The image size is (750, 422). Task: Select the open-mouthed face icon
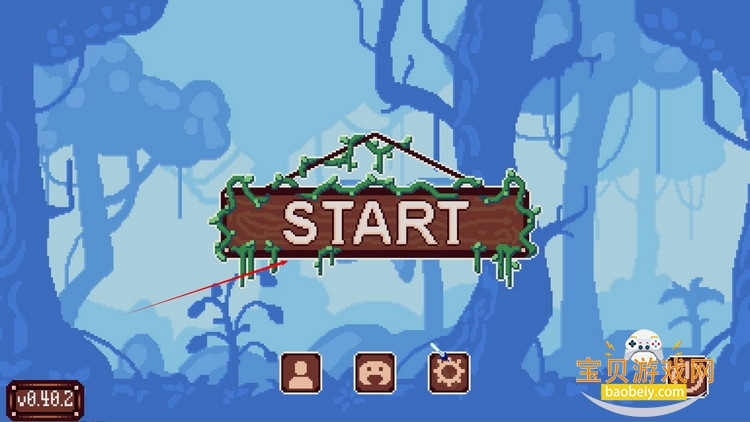[375, 372]
